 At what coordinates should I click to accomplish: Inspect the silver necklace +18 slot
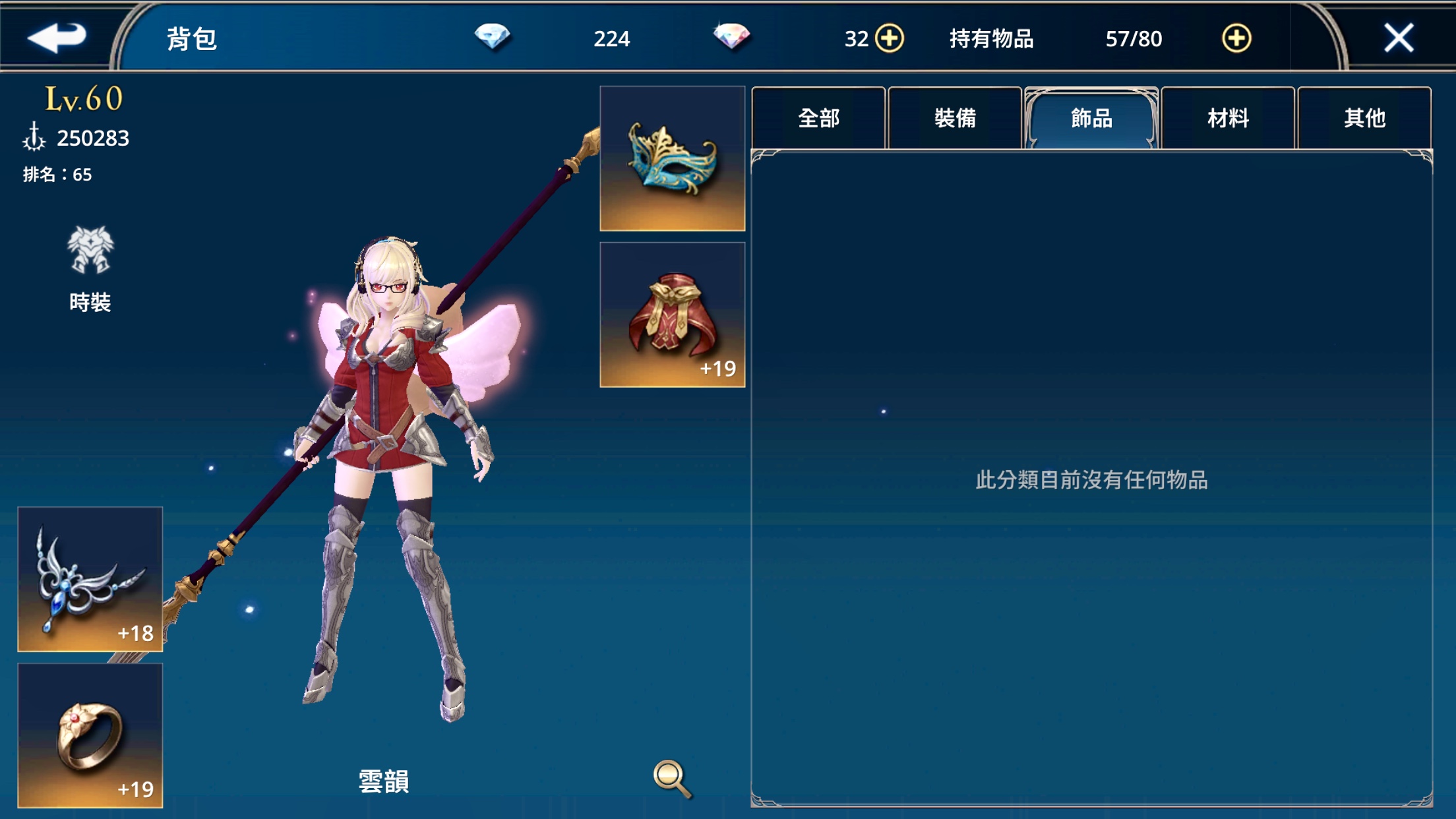click(x=90, y=582)
